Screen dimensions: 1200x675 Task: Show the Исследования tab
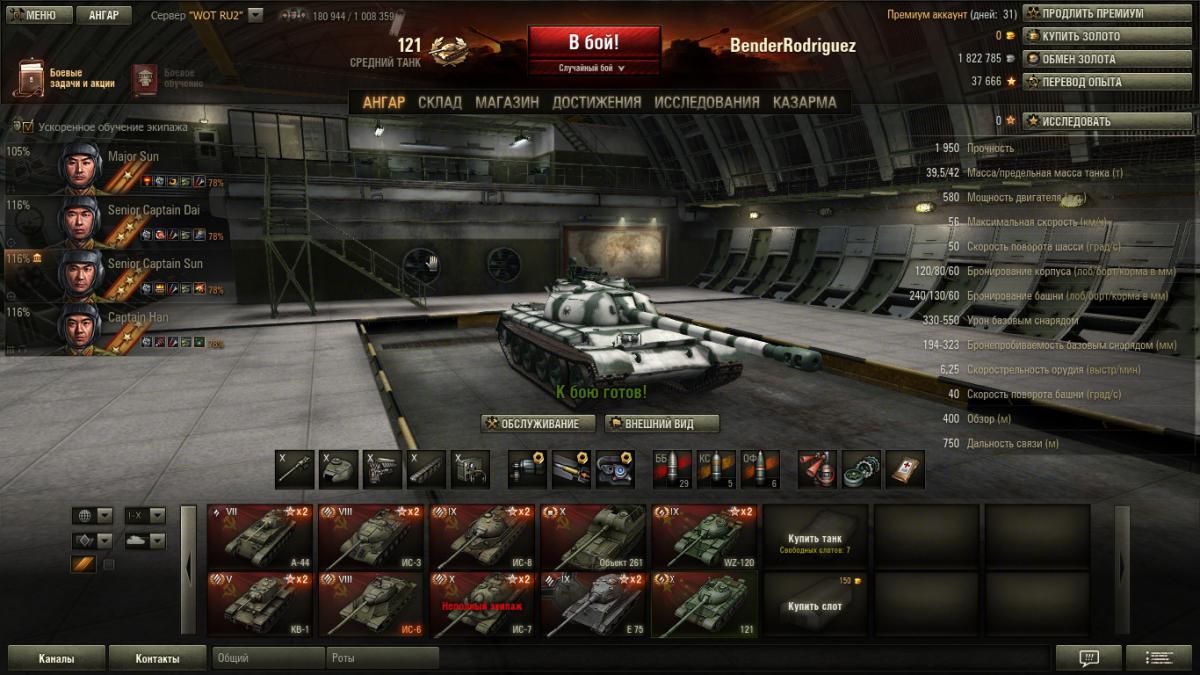707,102
